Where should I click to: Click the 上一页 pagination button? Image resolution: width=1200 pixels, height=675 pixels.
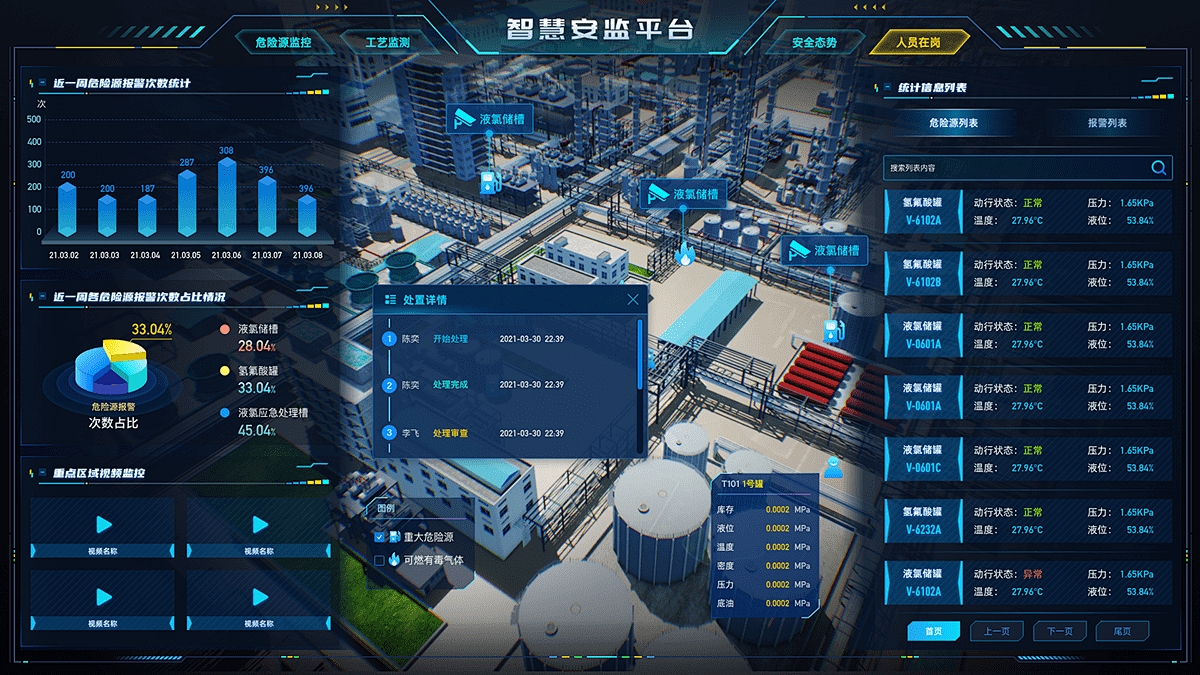coord(996,631)
